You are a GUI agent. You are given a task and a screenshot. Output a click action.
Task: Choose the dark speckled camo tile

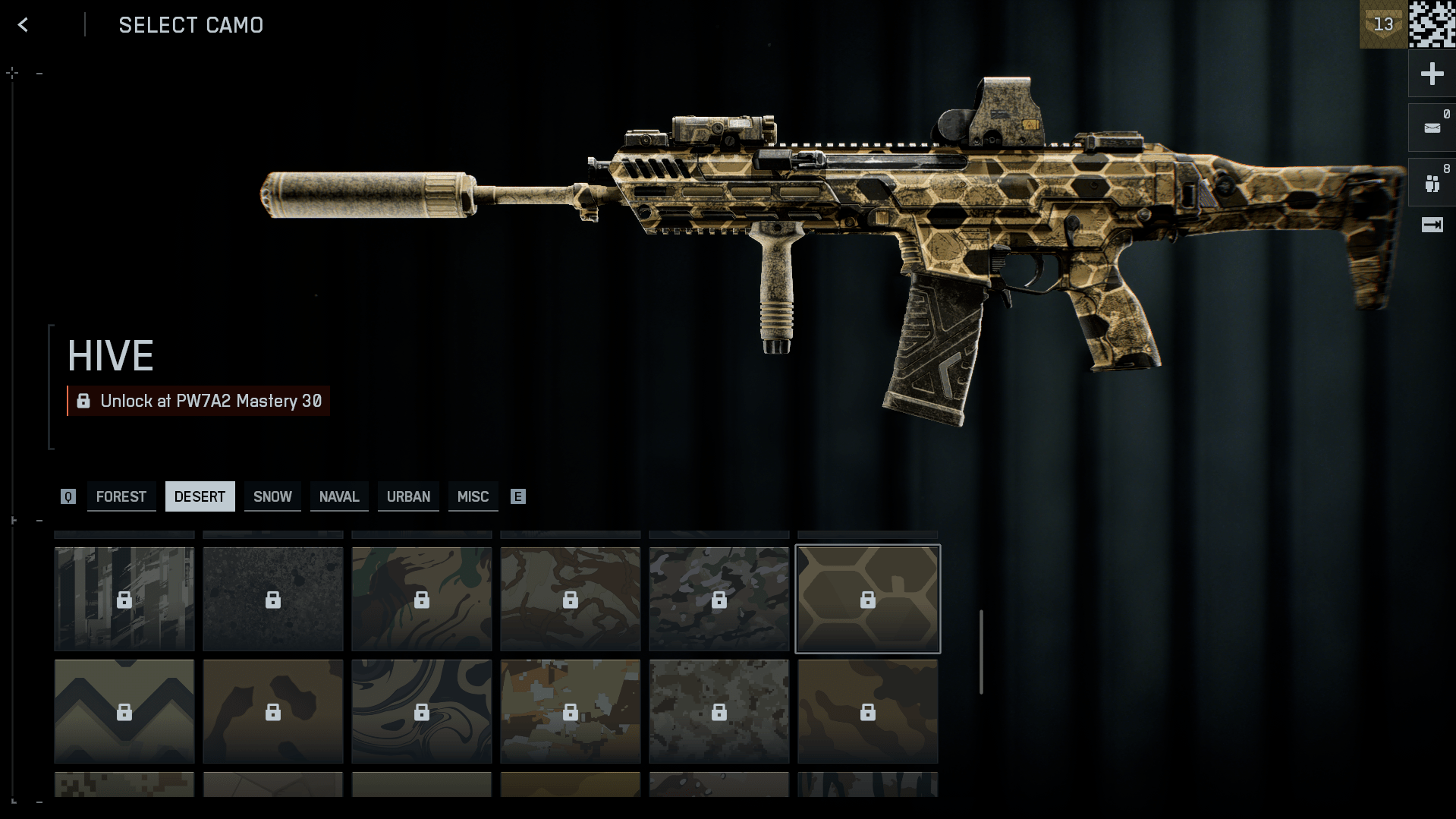coord(273,599)
